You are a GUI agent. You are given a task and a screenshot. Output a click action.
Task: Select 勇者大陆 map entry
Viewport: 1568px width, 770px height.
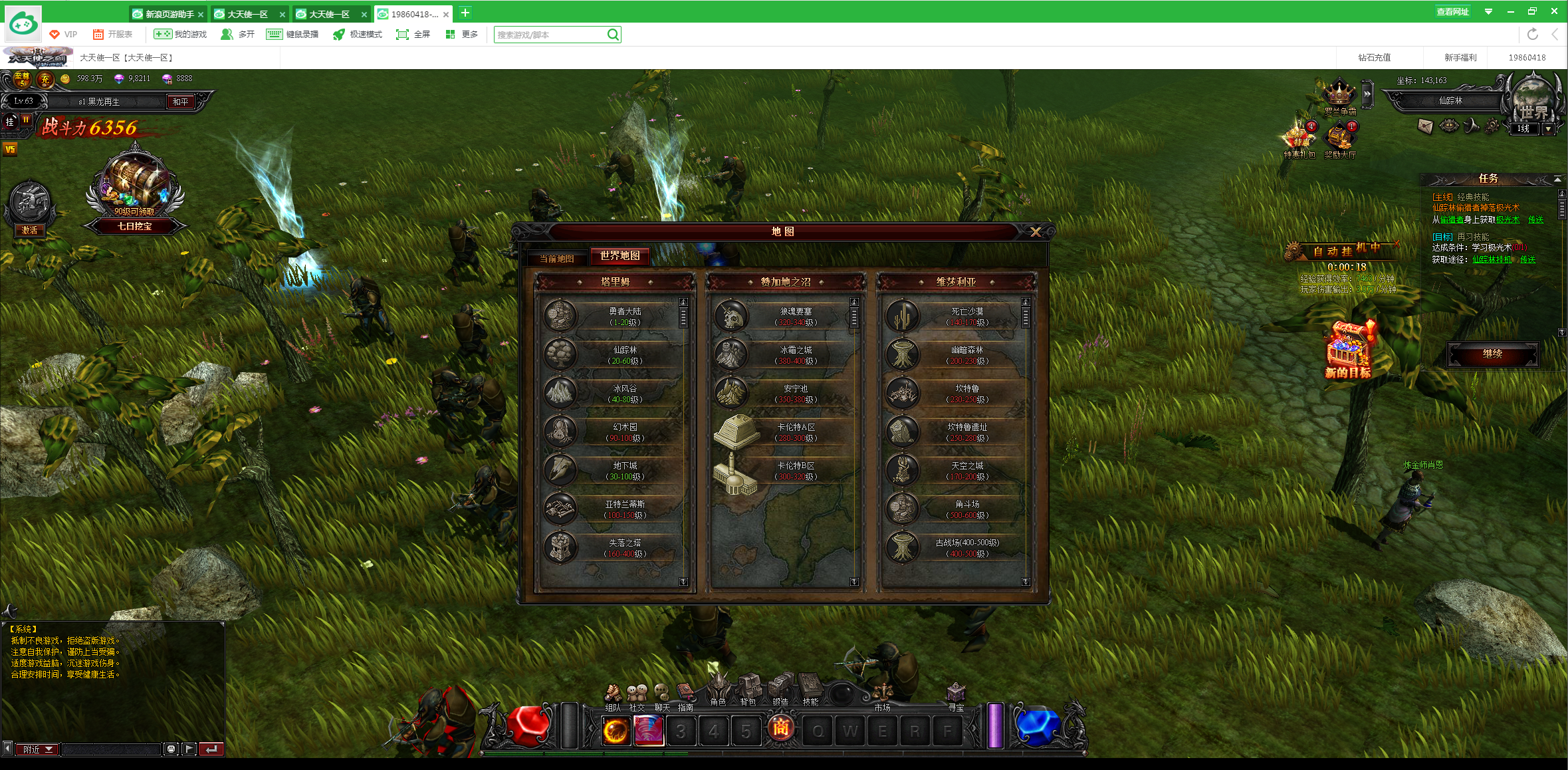pos(615,316)
